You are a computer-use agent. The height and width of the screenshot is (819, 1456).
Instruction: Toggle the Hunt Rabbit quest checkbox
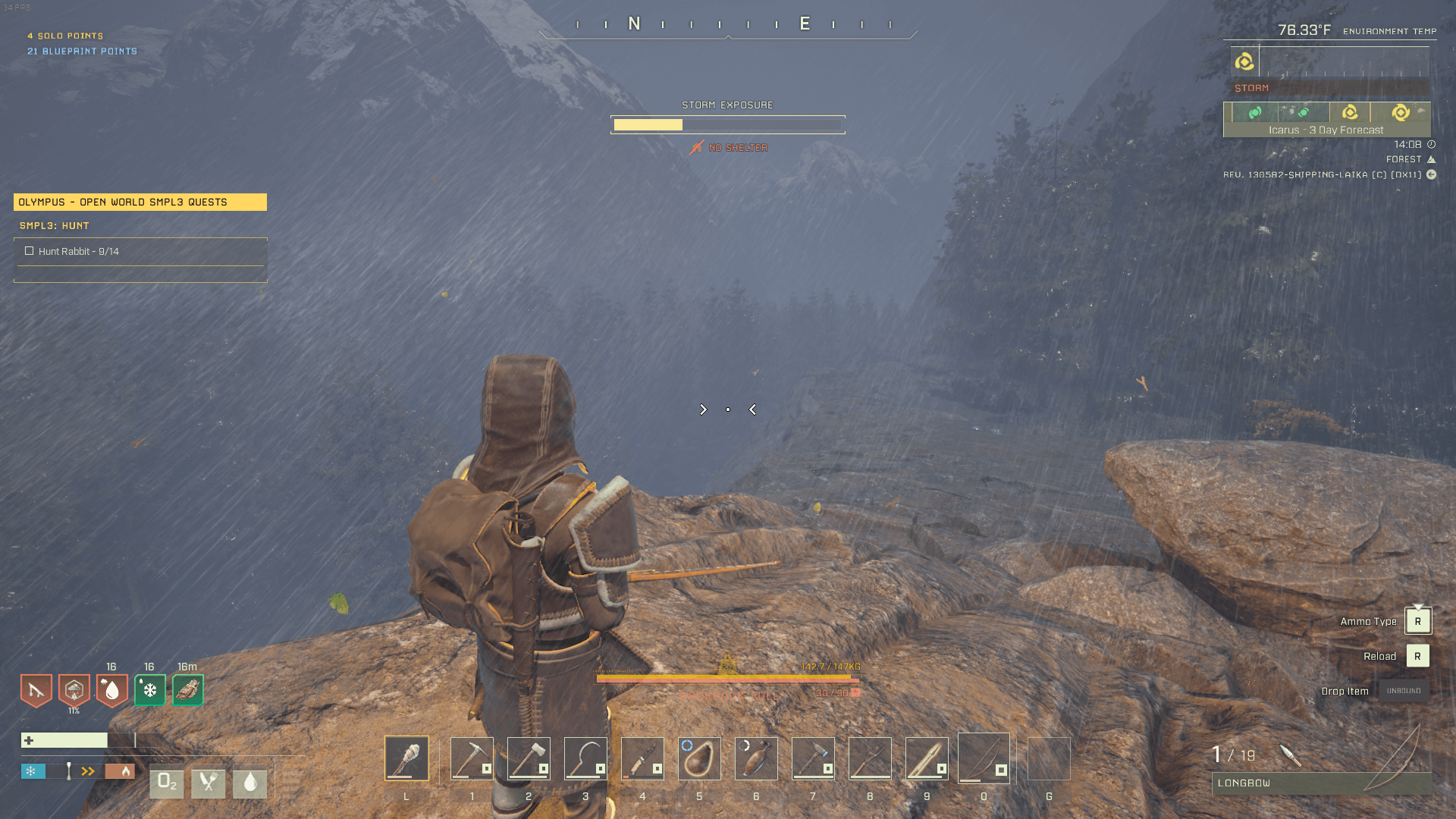pos(29,251)
